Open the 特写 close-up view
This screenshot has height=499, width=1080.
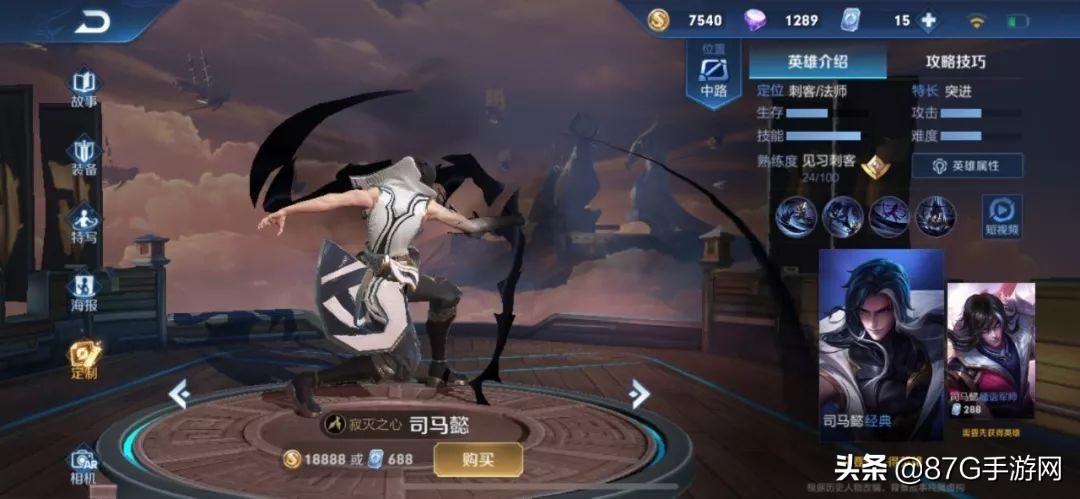click(84, 224)
